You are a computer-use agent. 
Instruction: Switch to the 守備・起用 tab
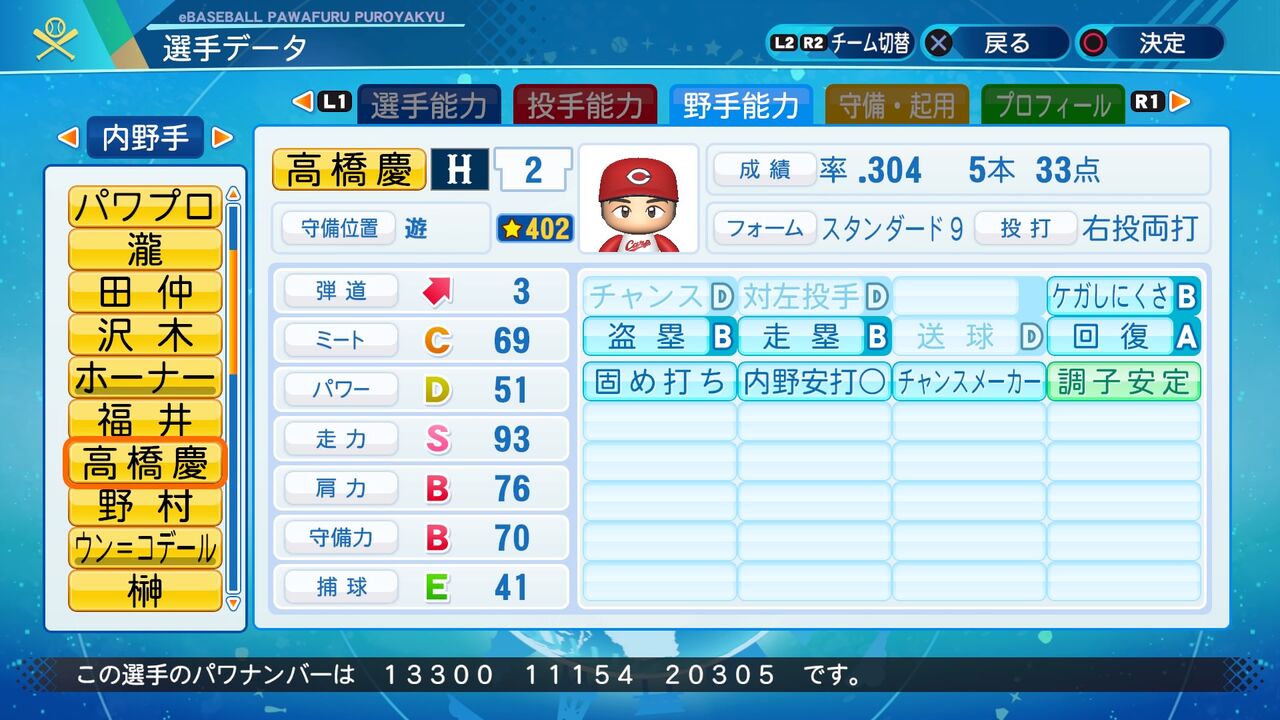[898, 102]
